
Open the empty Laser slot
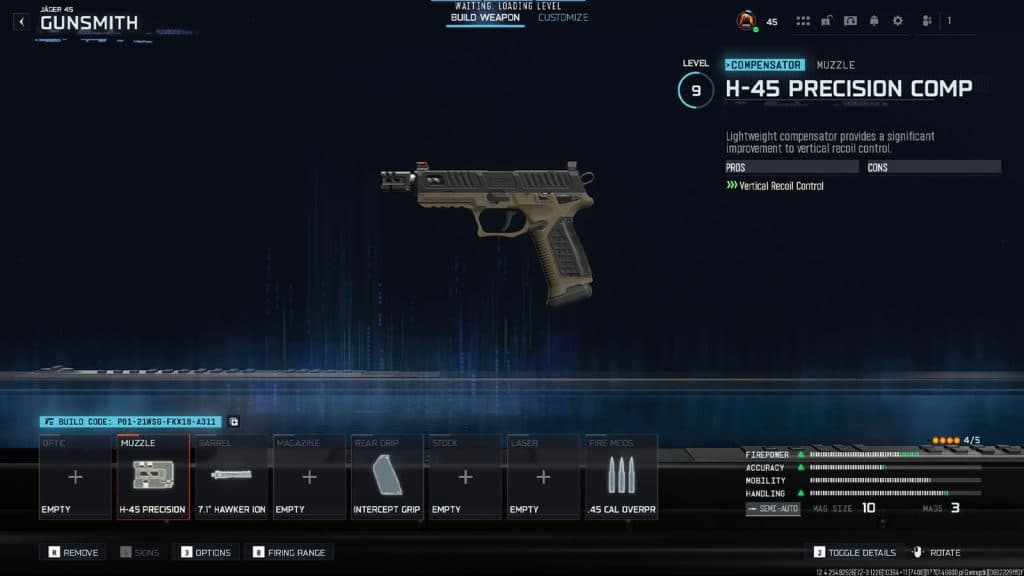543,477
